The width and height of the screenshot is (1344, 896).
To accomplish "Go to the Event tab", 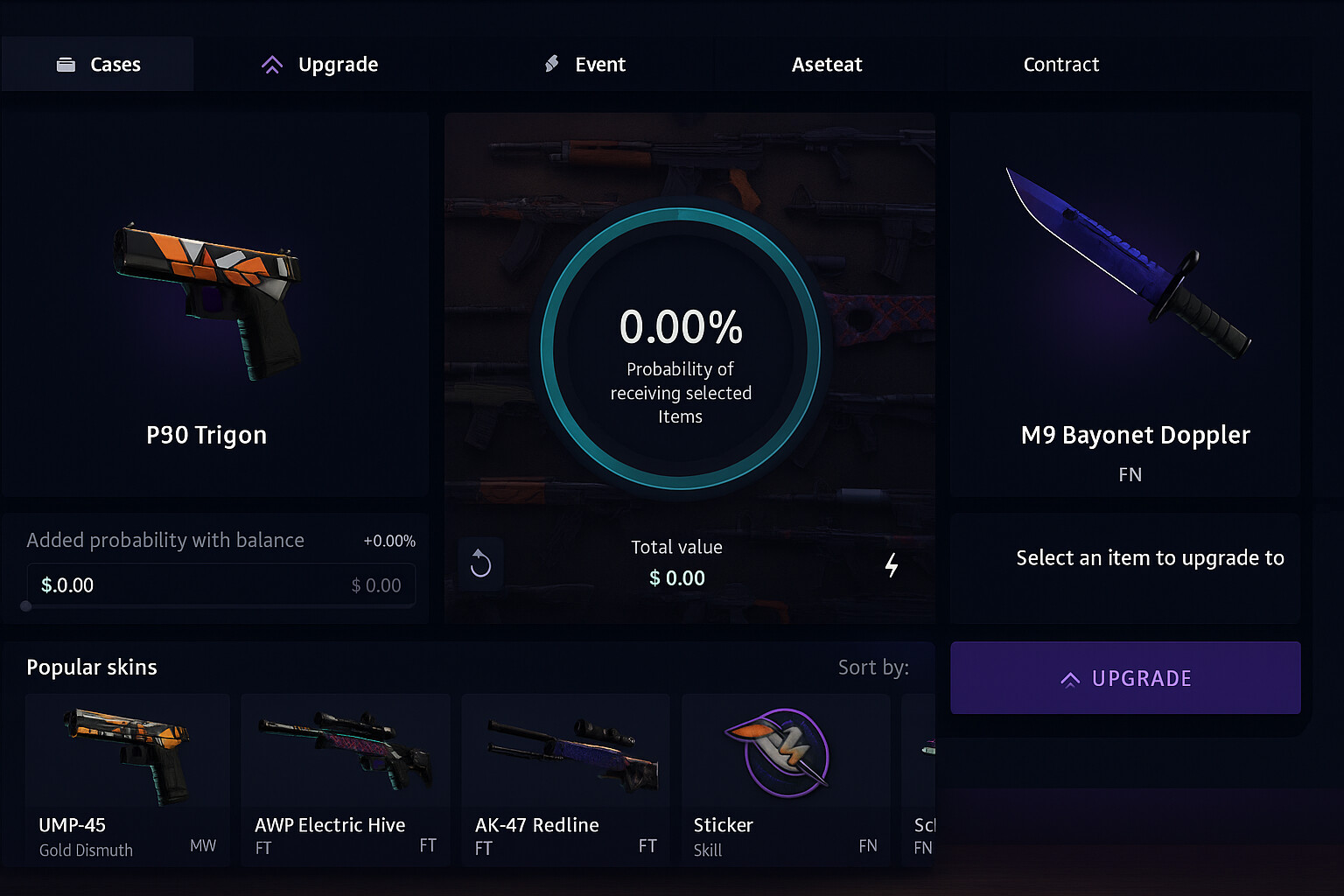I will [x=585, y=65].
